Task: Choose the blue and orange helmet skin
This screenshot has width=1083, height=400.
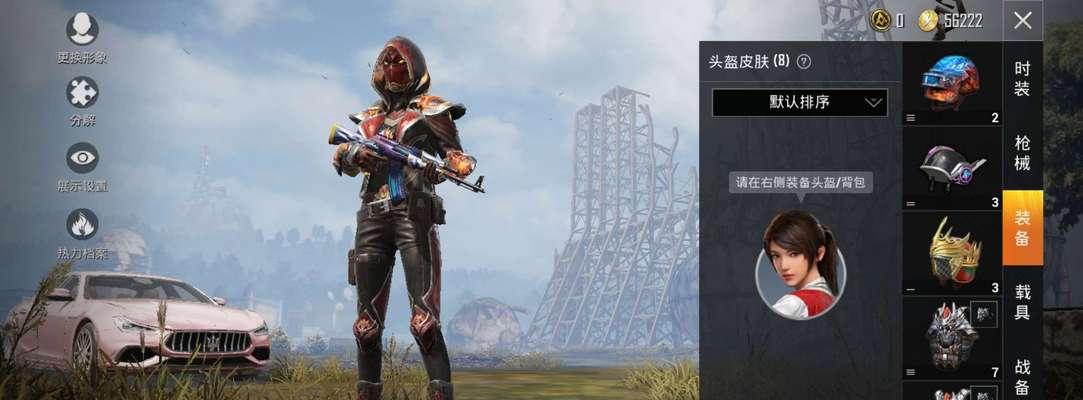Action: [951, 80]
